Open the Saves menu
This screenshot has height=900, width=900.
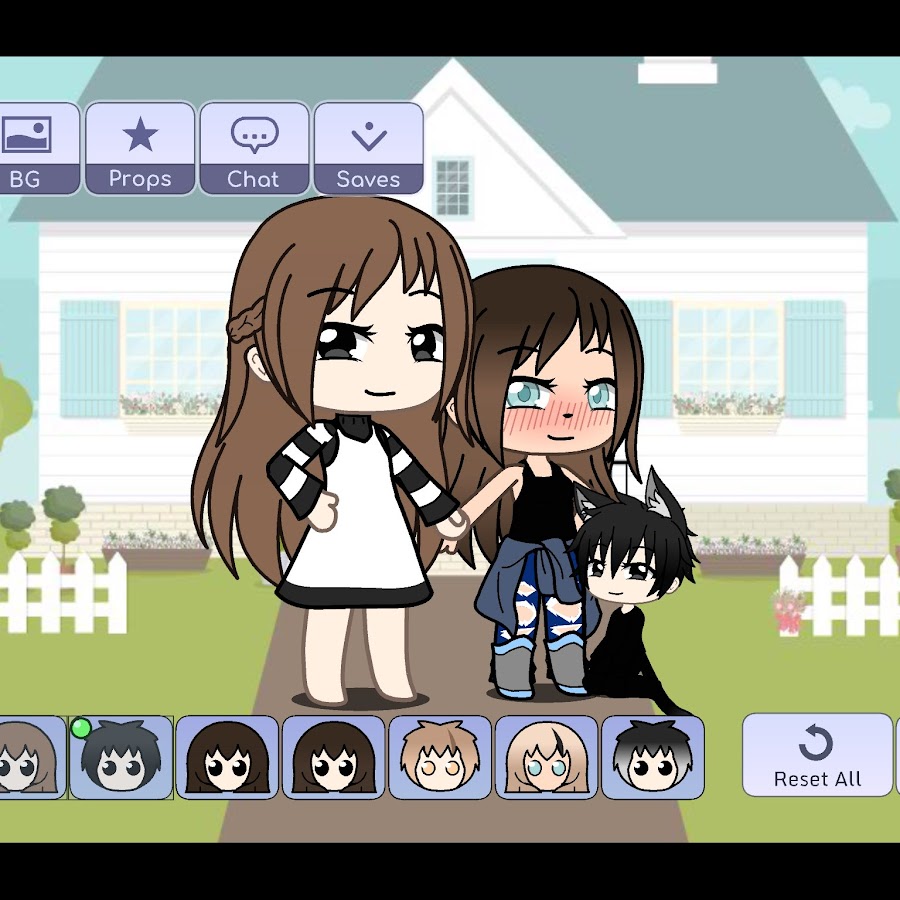tap(368, 148)
